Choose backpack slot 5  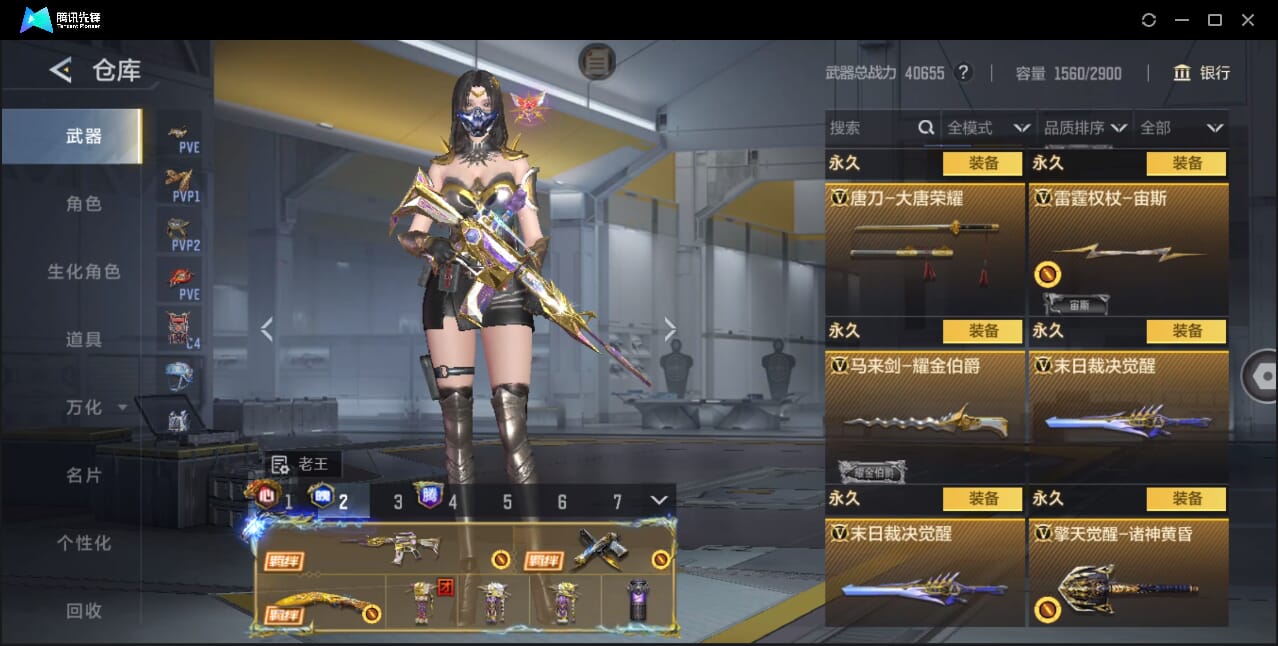point(507,502)
